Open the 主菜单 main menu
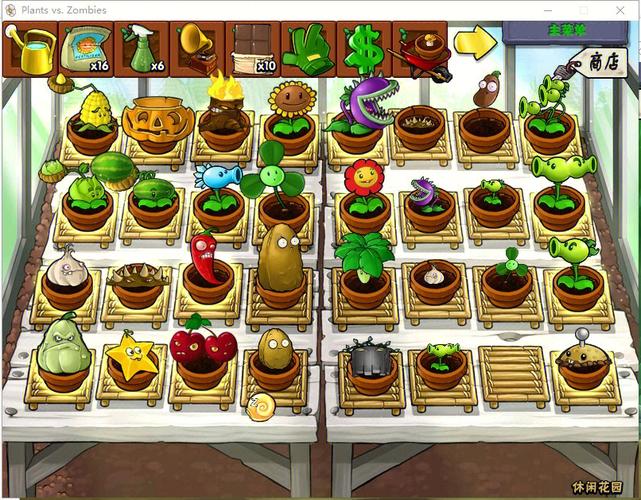 570,31
